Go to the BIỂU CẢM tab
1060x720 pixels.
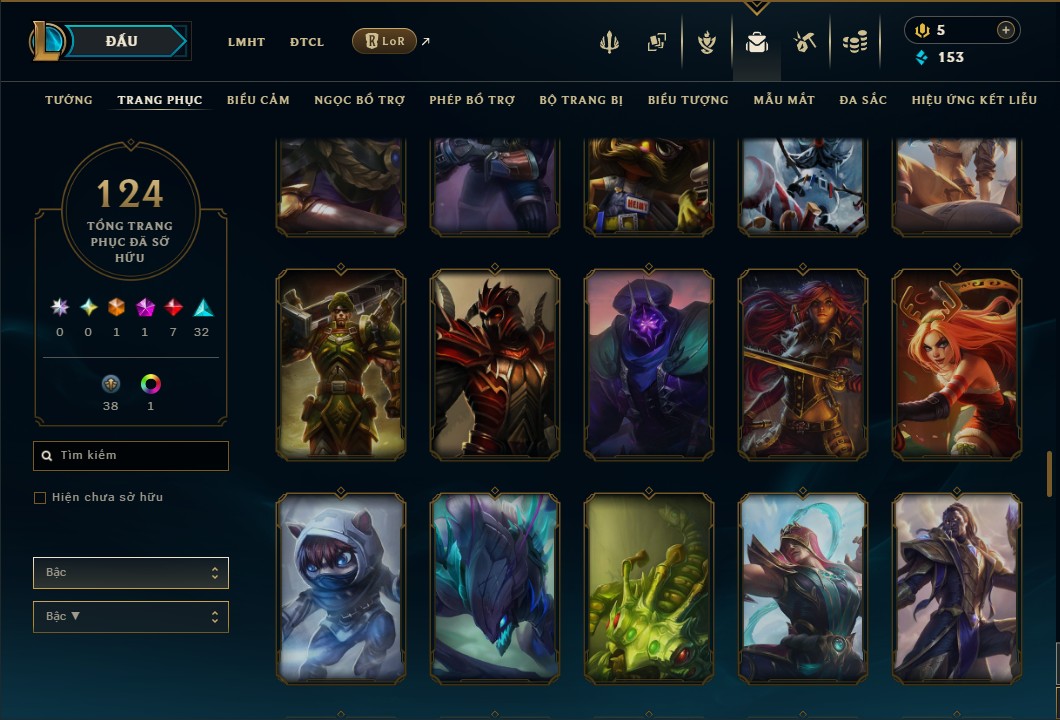tap(258, 100)
